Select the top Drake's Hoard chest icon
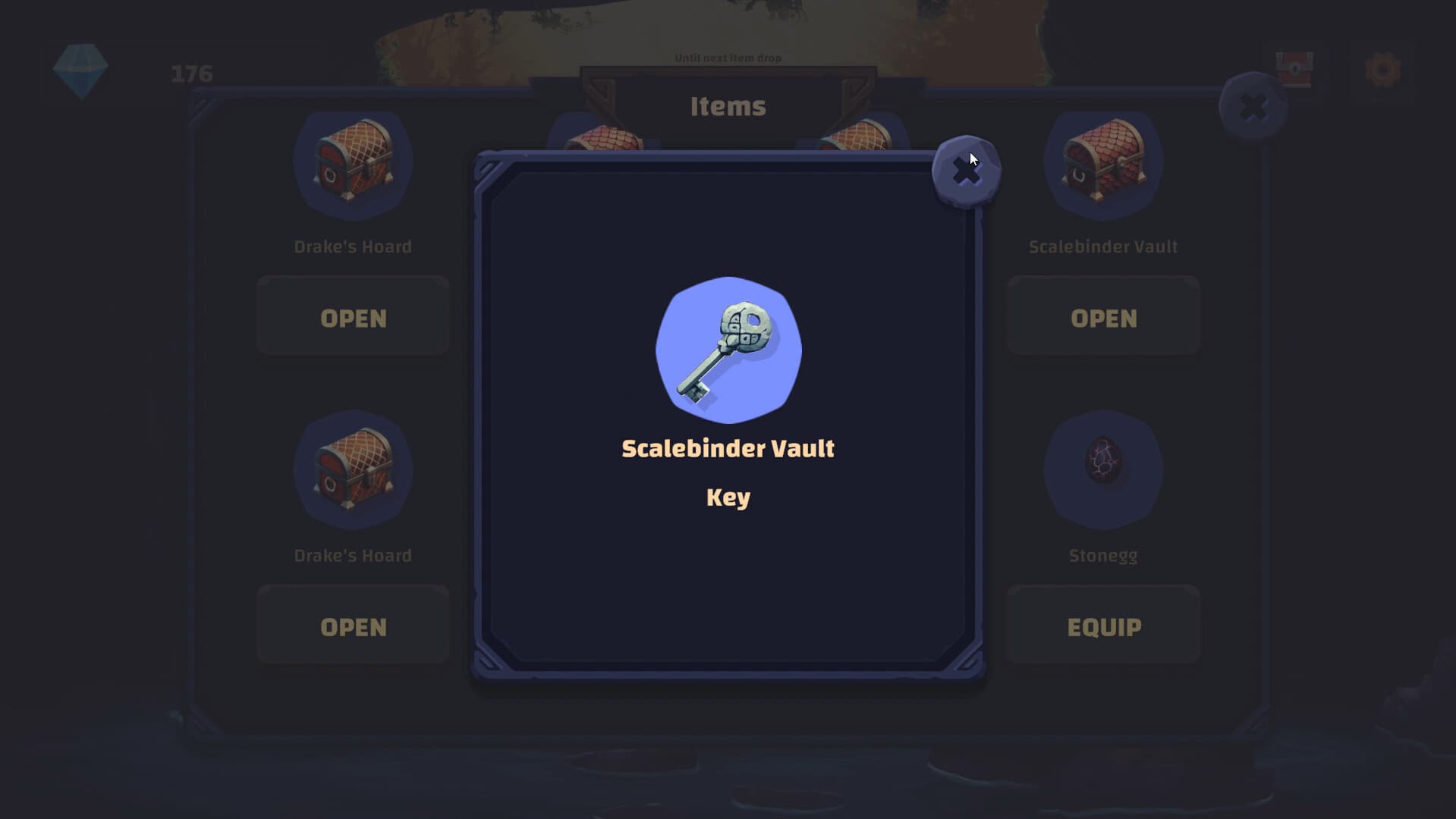The width and height of the screenshot is (1456, 819). [352, 163]
